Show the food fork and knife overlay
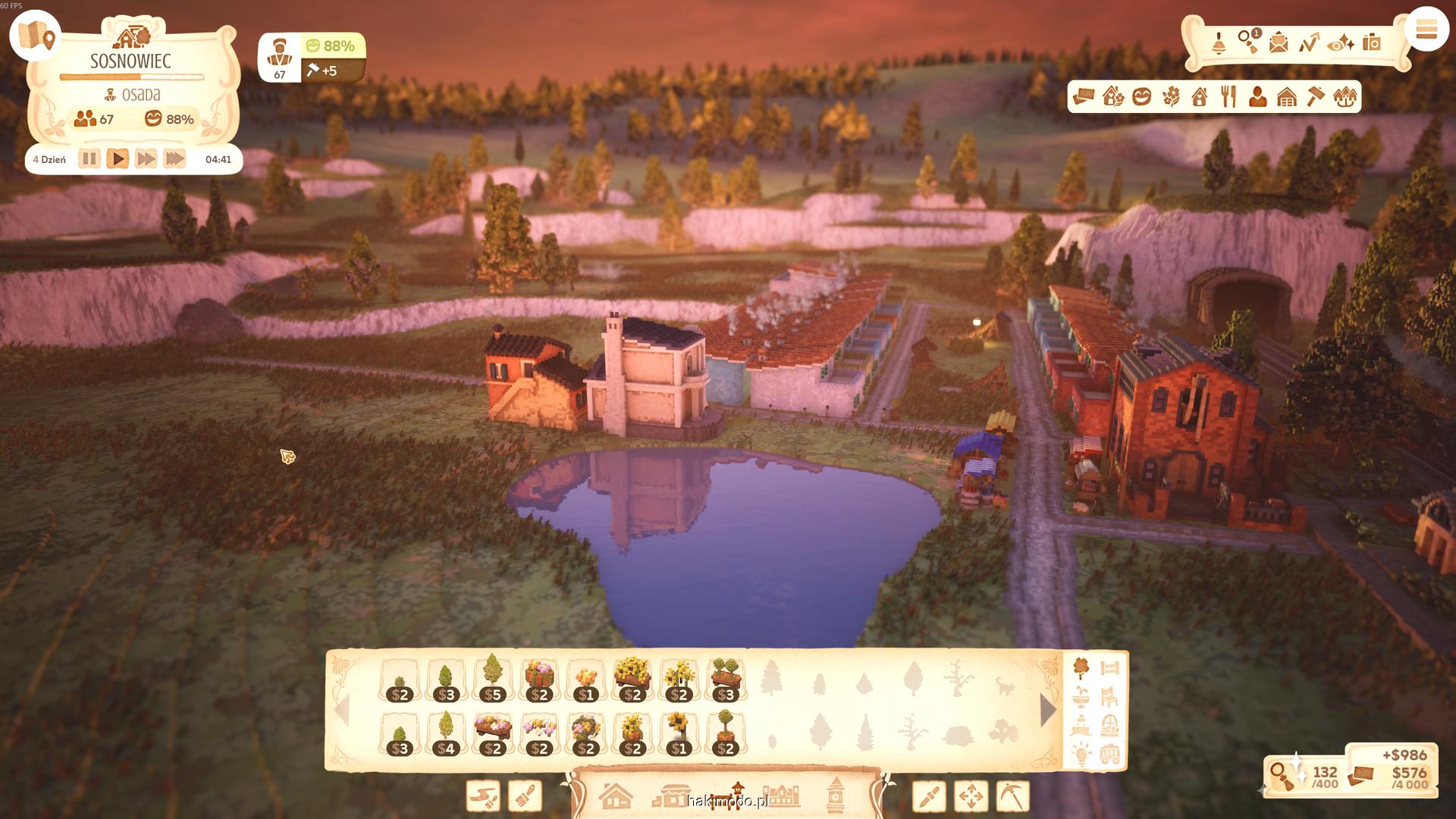The width and height of the screenshot is (1456, 819). (1228, 97)
